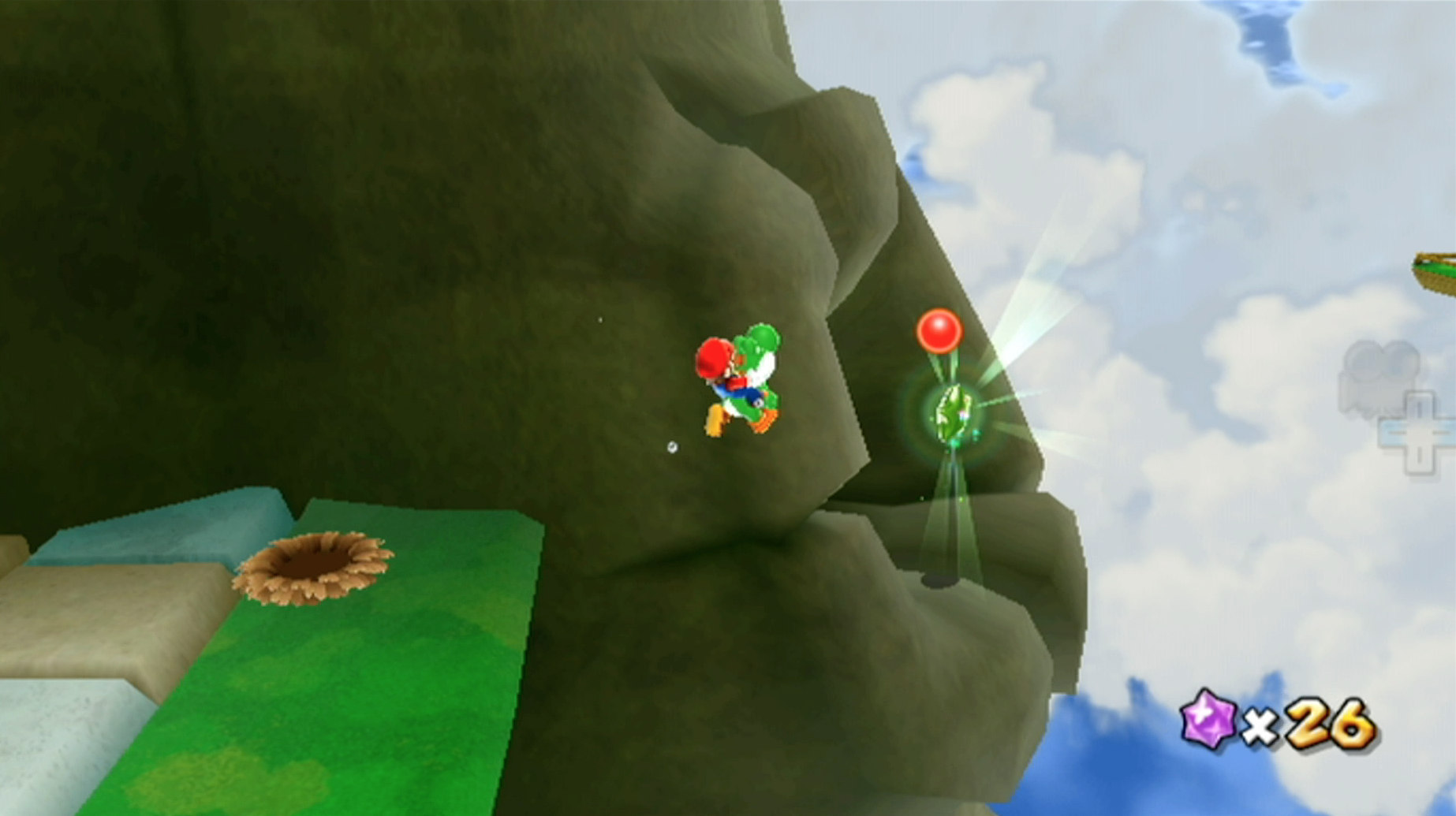1456x816 pixels.
Task: Activate the glowing green light beam
Action: [955, 512]
